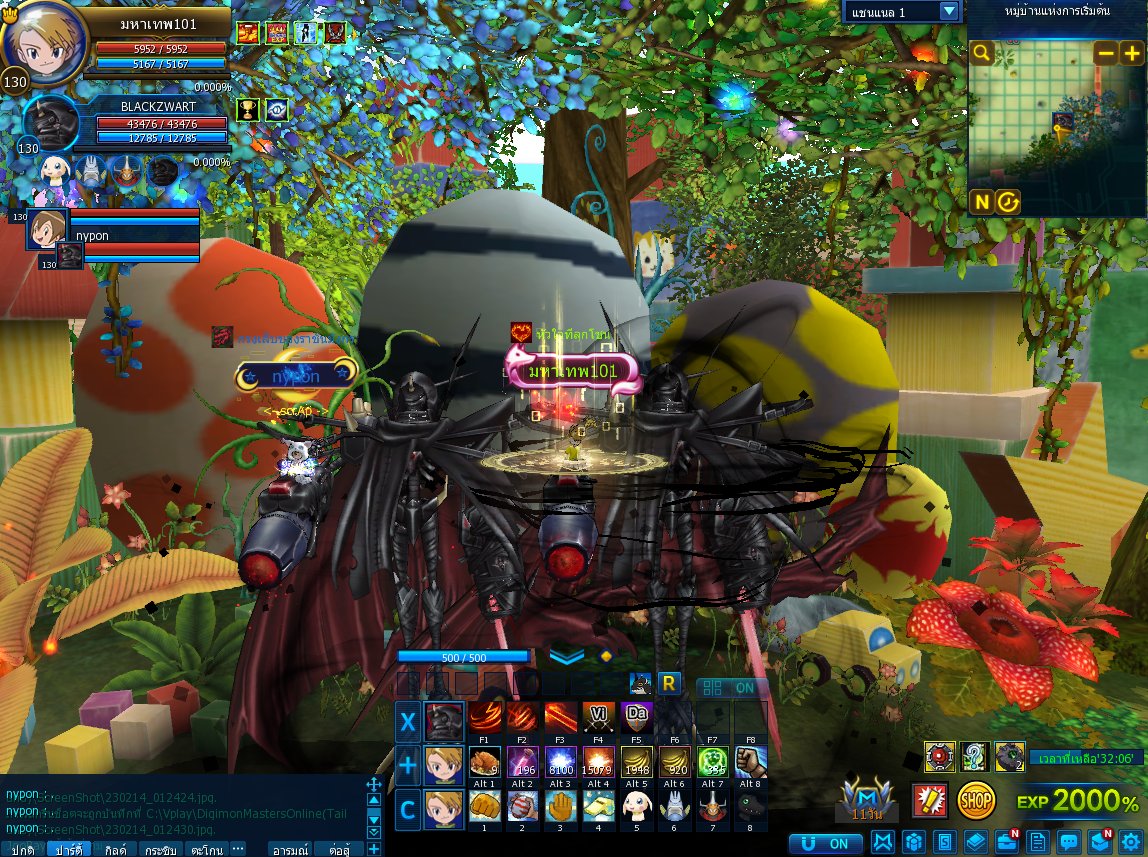
Task: Open the chat speech bubble menu icon
Action: click(x=1069, y=842)
